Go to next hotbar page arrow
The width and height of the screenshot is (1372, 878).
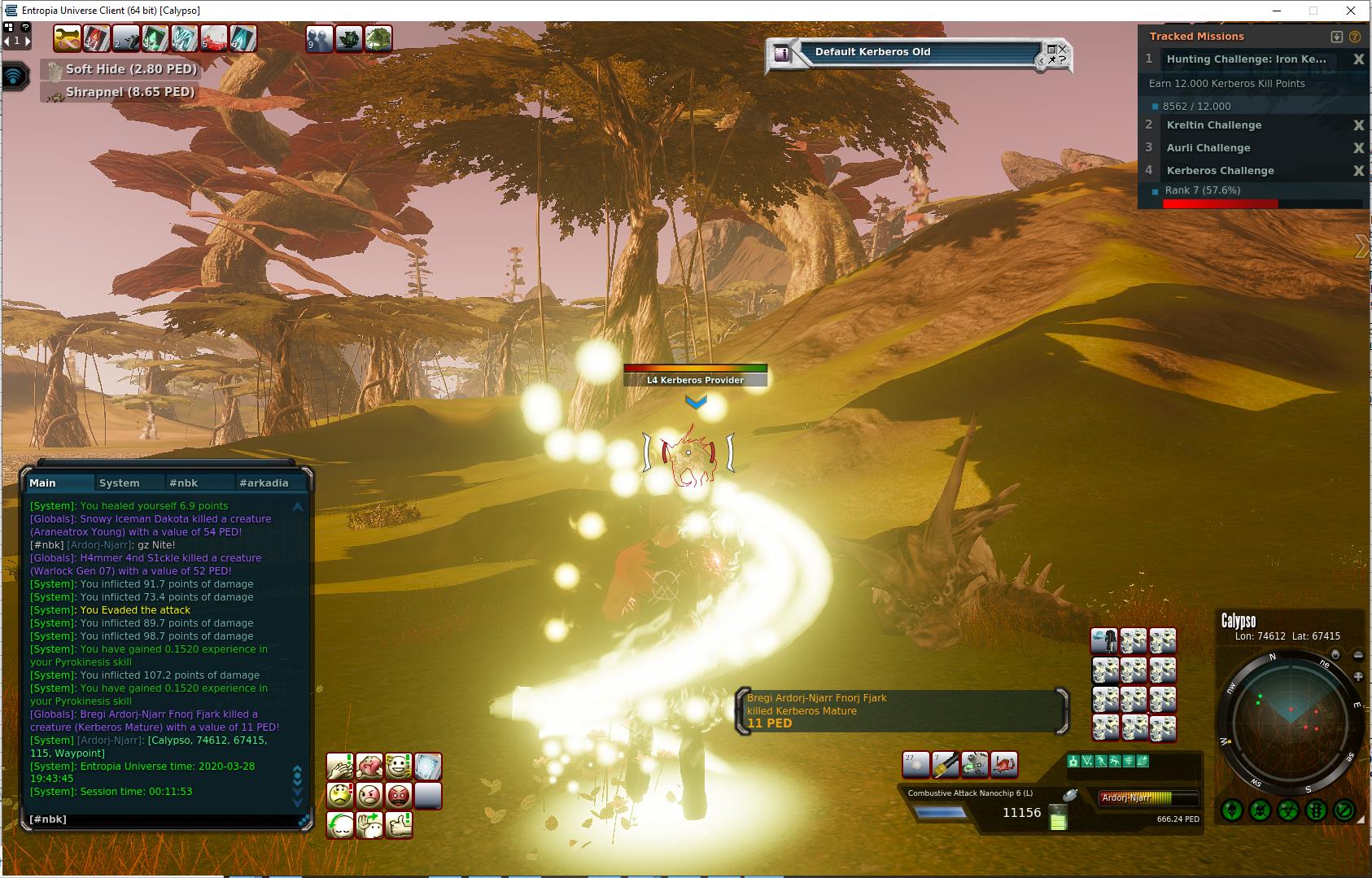point(28,40)
